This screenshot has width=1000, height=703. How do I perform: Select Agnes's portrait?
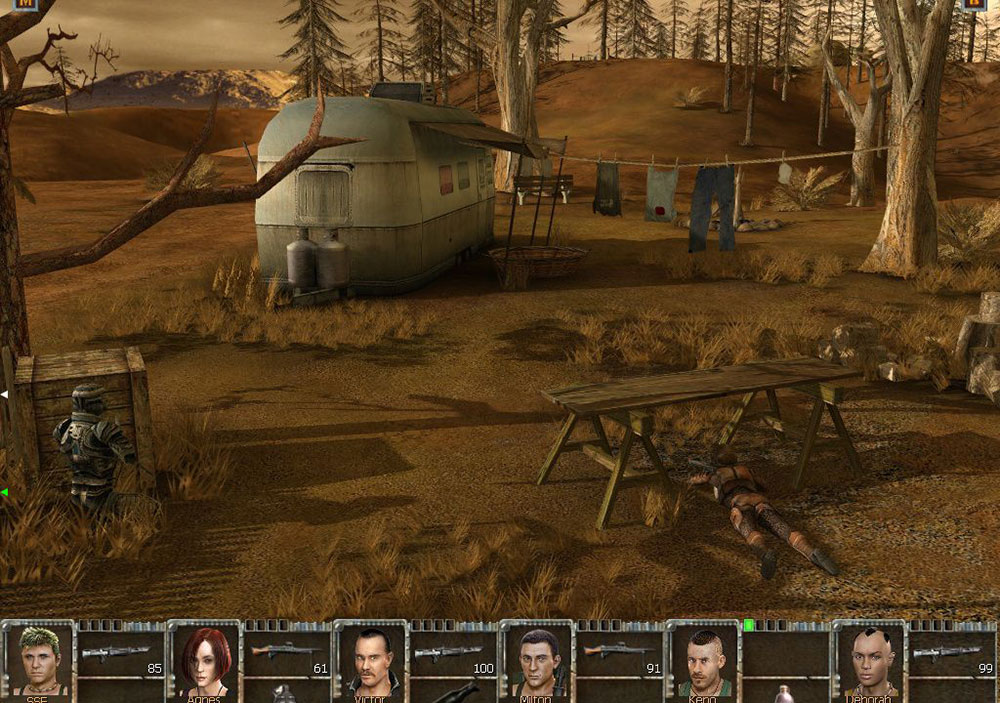tap(205, 660)
